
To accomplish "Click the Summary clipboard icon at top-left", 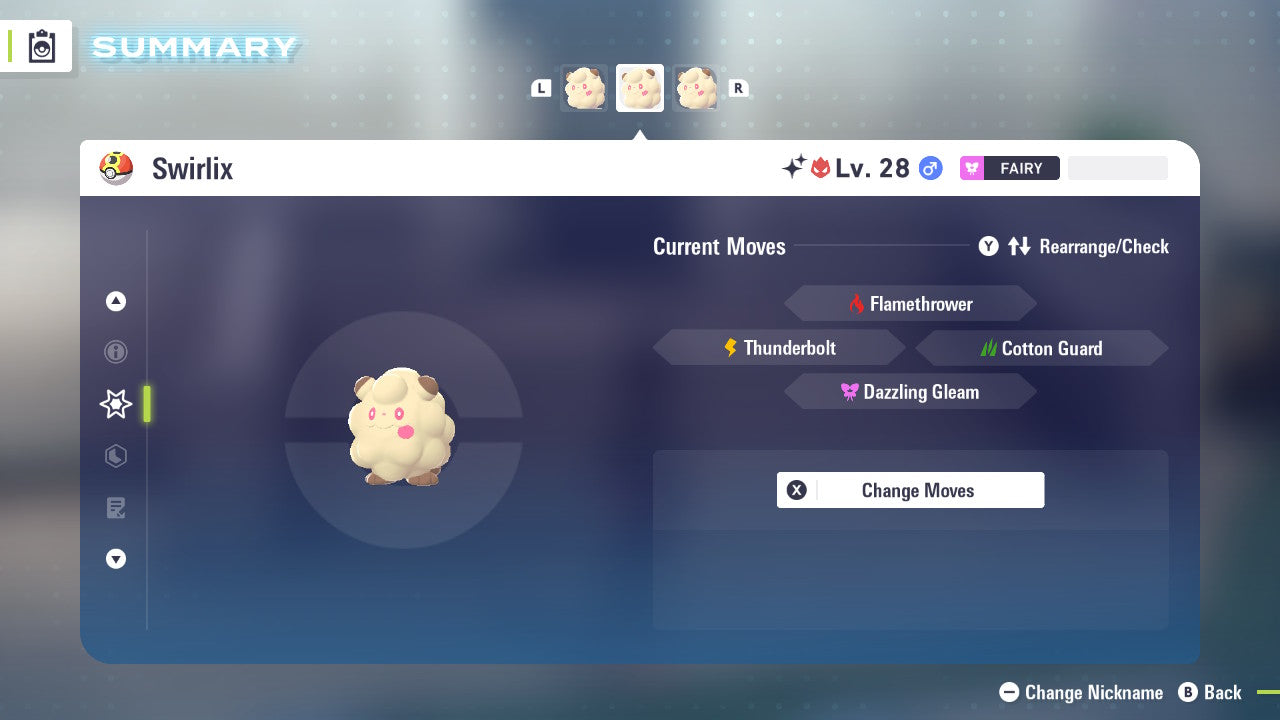I will pyautogui.click(x=41, y=46).
